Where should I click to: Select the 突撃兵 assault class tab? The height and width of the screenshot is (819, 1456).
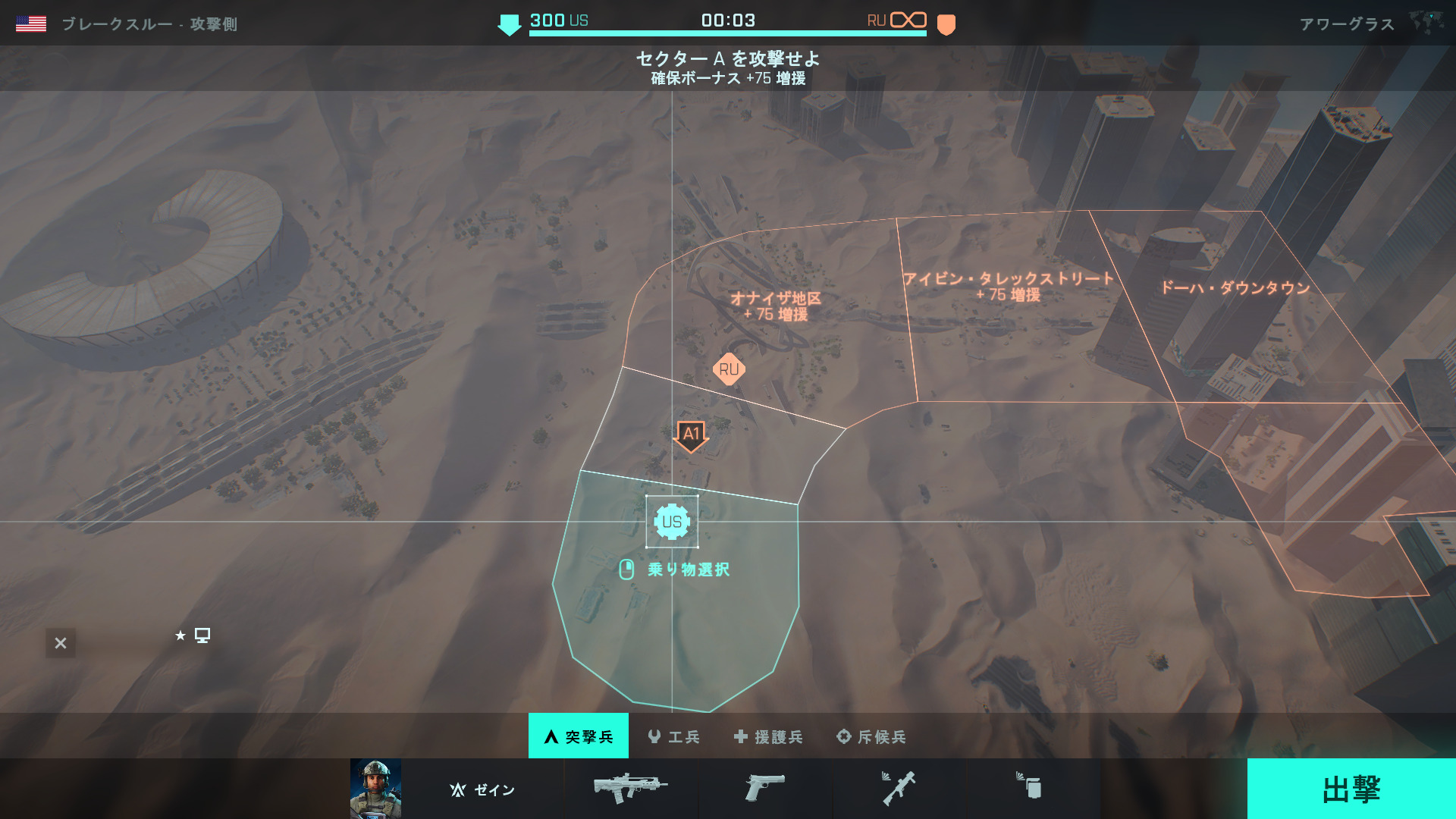pyautogui.click(x=579, y=736)
